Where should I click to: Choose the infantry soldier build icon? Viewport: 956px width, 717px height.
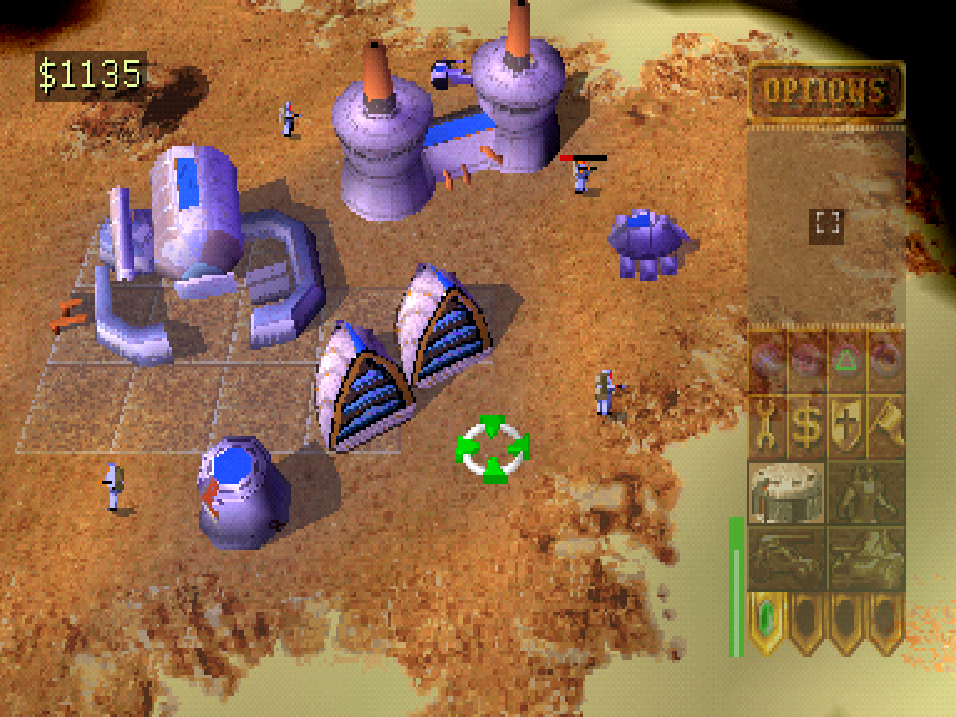pyautogui.click(x=866, y=492)
